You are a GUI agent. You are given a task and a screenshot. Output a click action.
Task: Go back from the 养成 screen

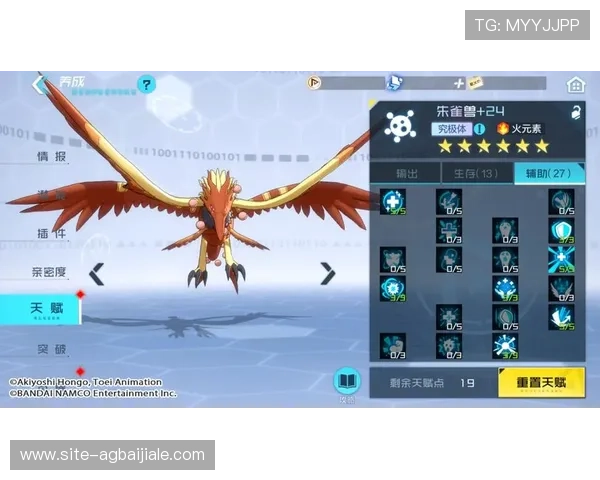pyautogui.click(x=40, y=84)
